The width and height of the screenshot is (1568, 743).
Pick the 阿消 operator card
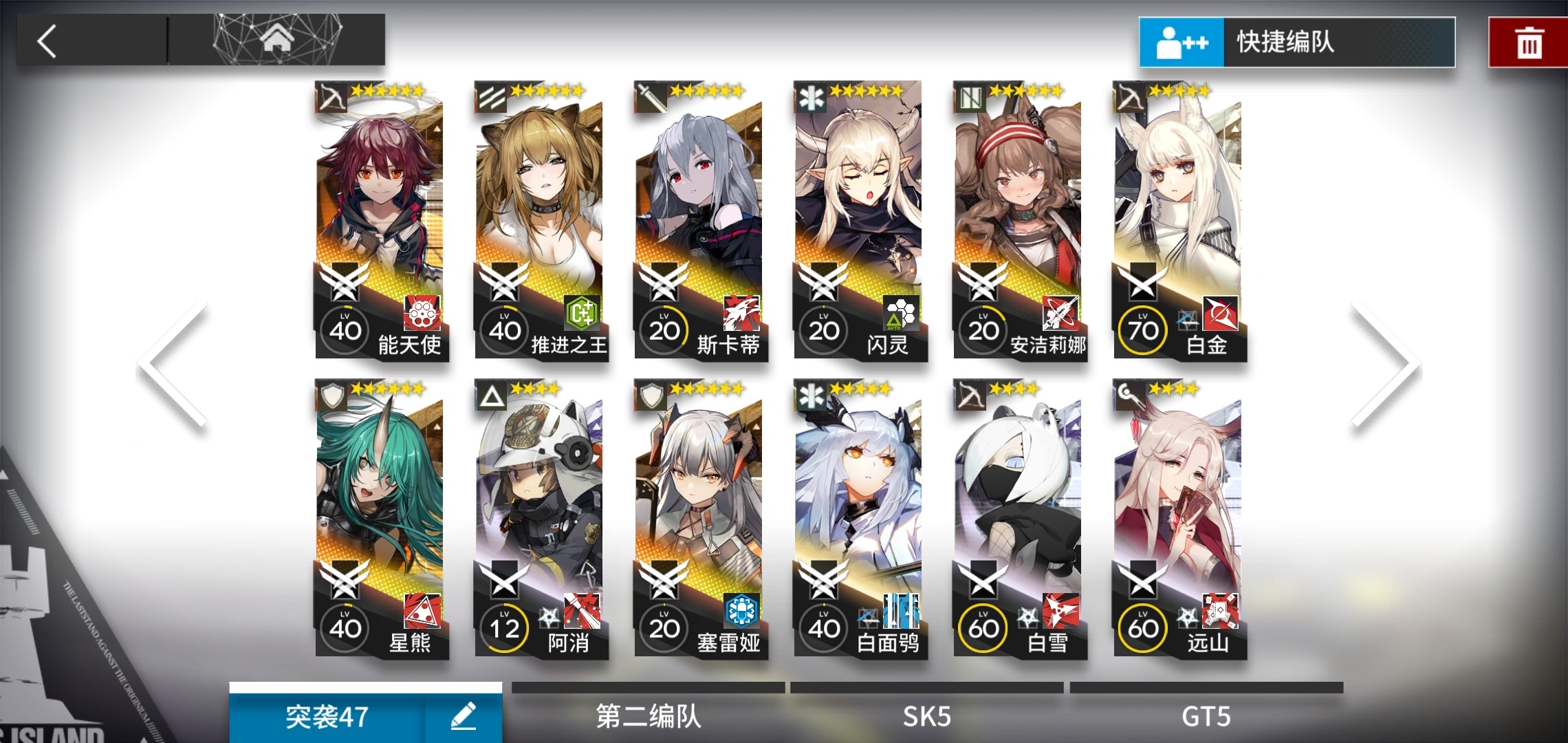[x=541, y=519]
